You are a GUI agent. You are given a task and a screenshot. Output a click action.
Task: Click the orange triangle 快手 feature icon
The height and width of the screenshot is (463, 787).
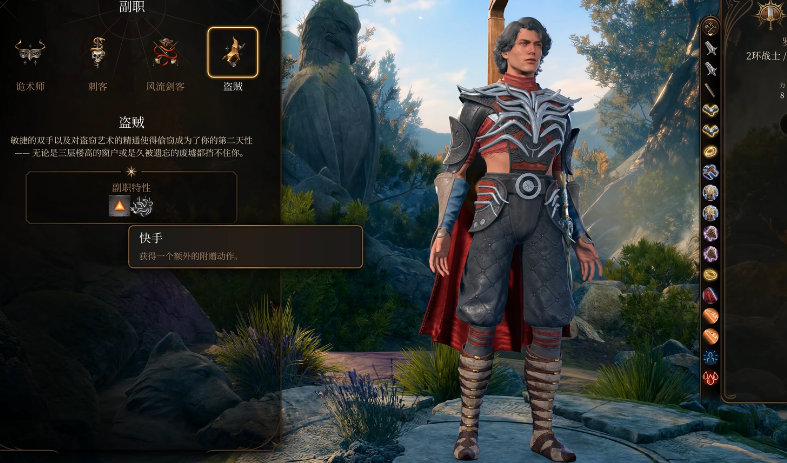click(119, 206)
